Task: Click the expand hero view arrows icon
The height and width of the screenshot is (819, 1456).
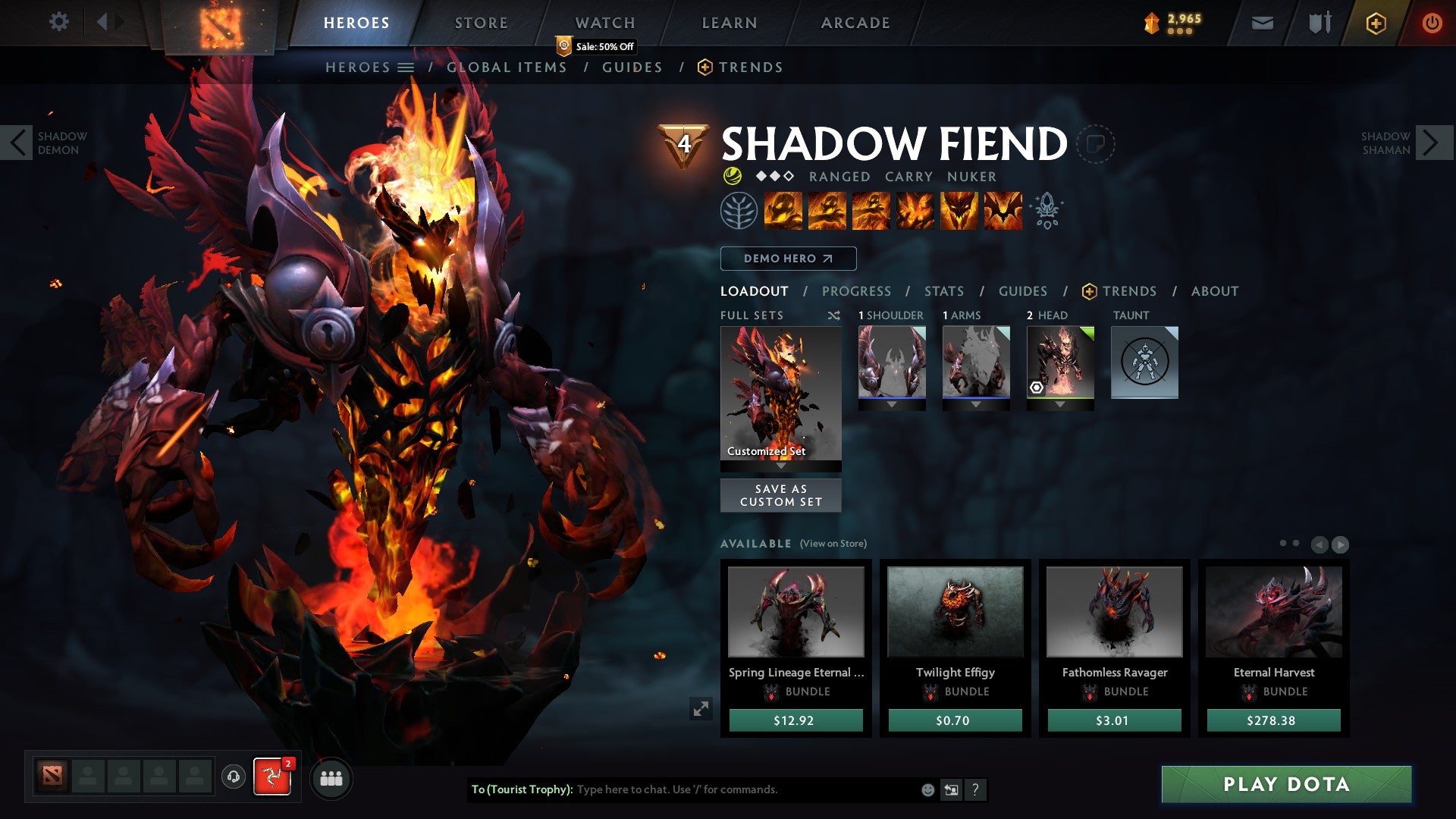Action: pyautogui.click(x=701, y=709)
